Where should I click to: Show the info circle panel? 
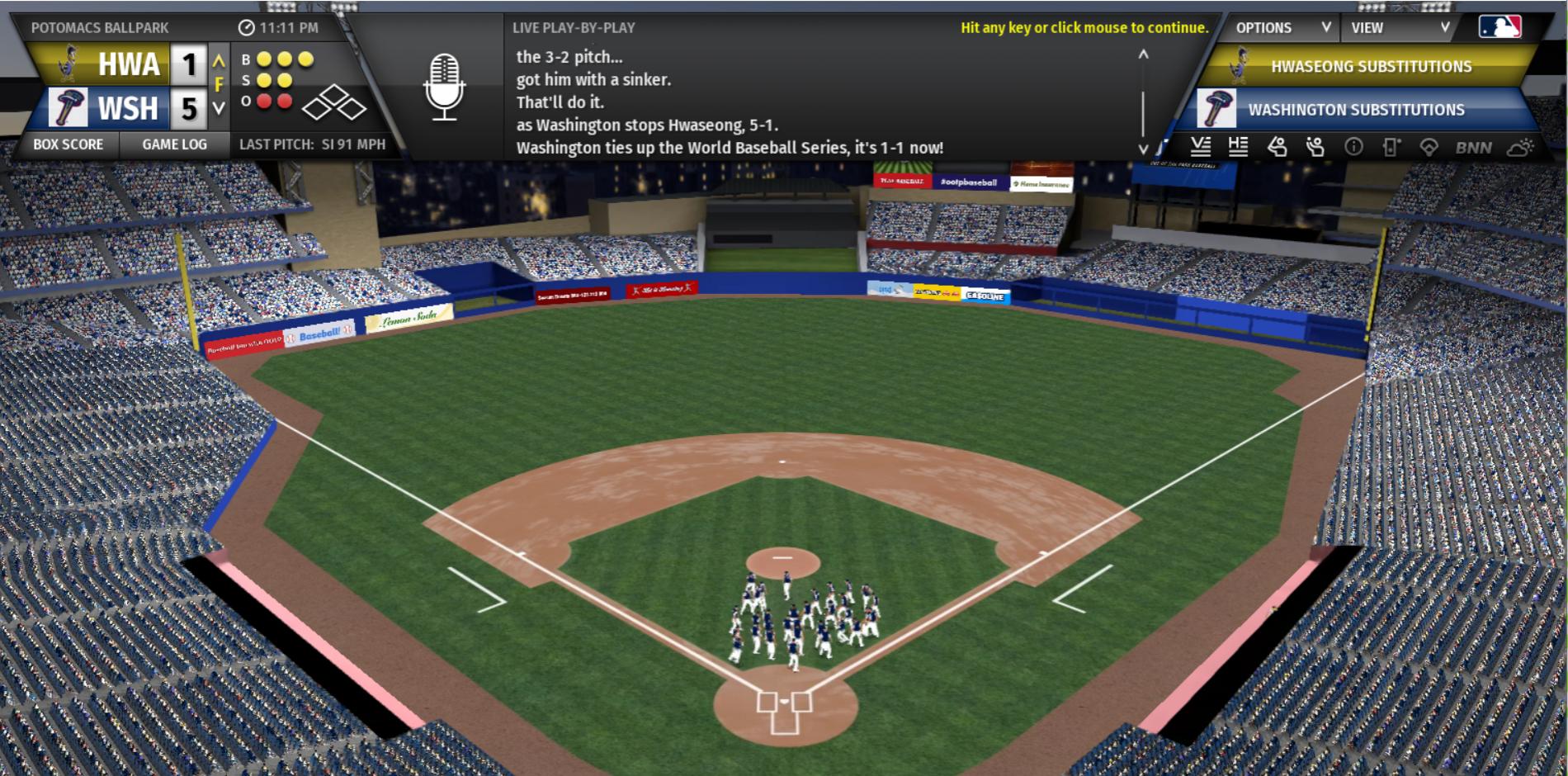point(1353,147)
